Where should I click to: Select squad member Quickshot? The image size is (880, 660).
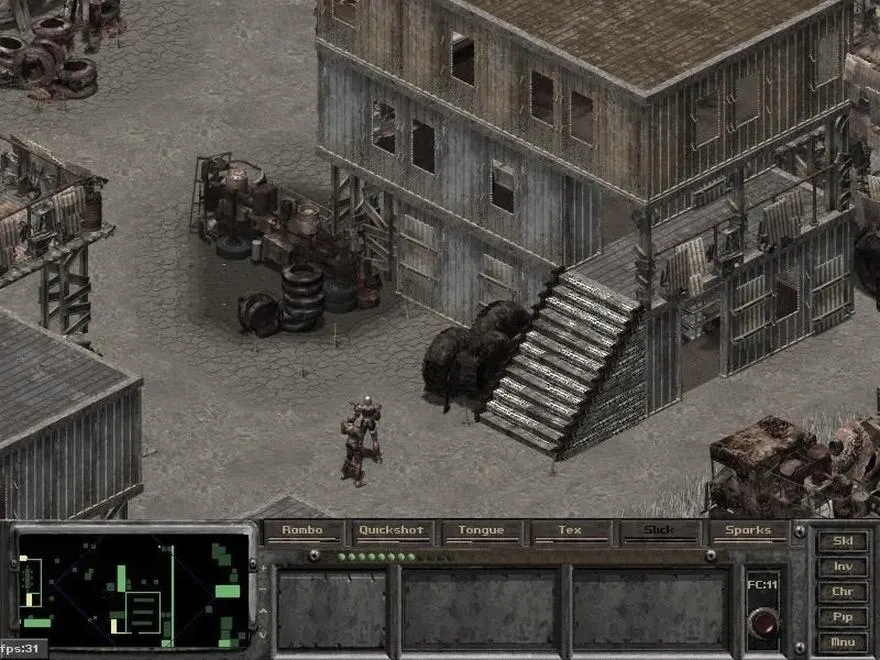coord(392,531)
